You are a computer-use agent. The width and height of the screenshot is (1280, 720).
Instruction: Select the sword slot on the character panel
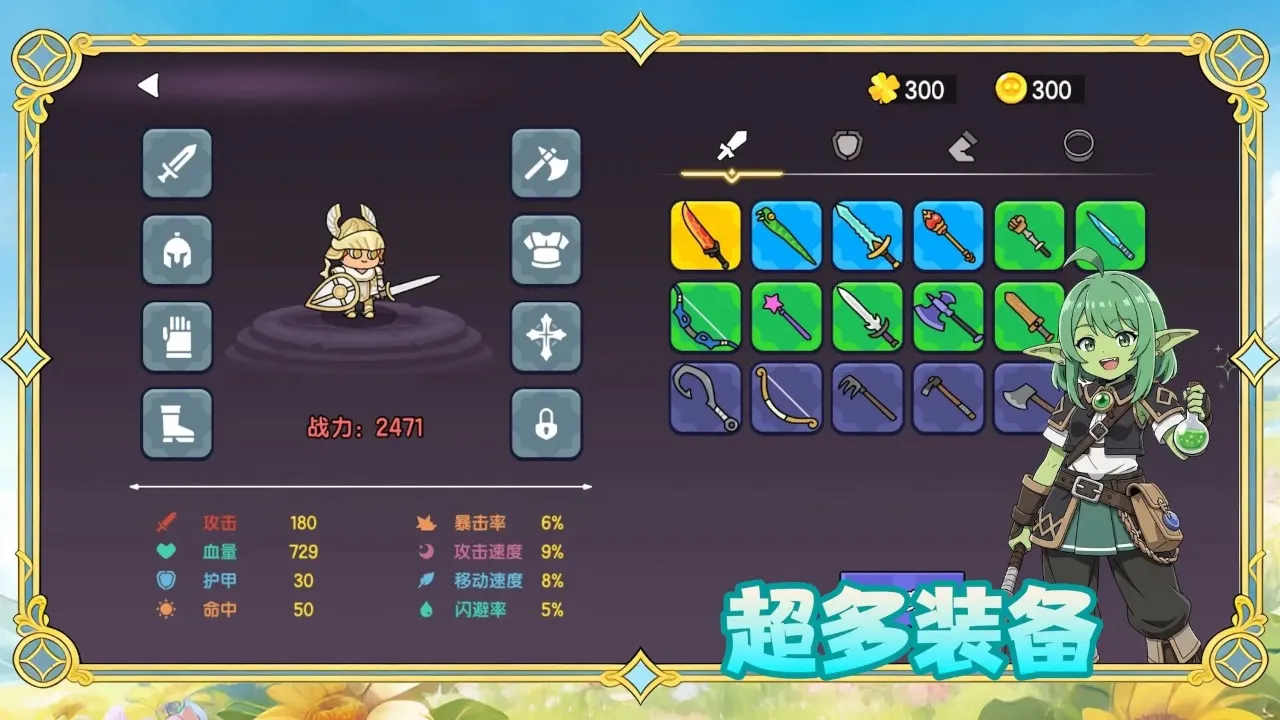tap(177, 165)
